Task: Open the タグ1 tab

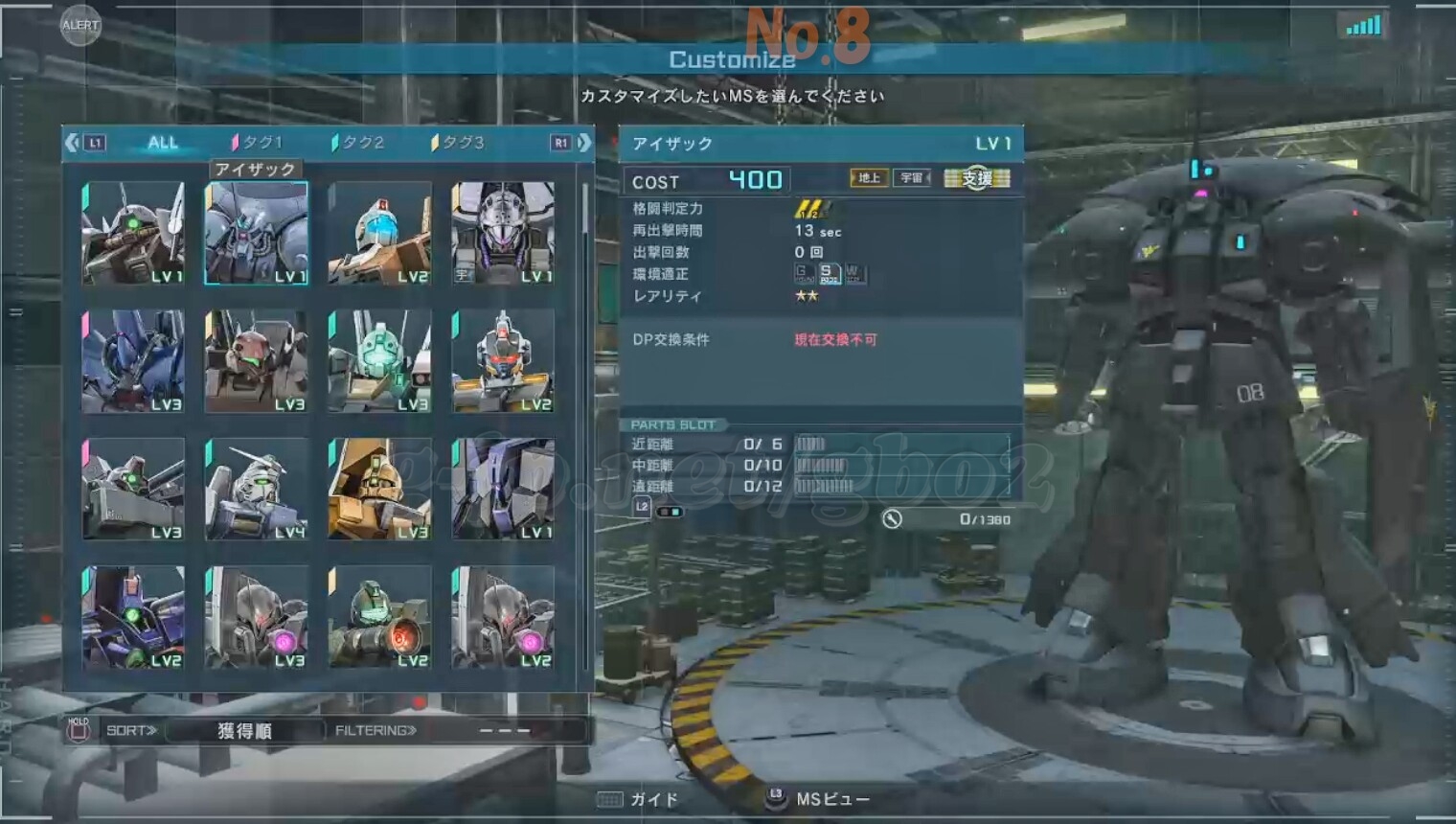Action: (259, 143)
